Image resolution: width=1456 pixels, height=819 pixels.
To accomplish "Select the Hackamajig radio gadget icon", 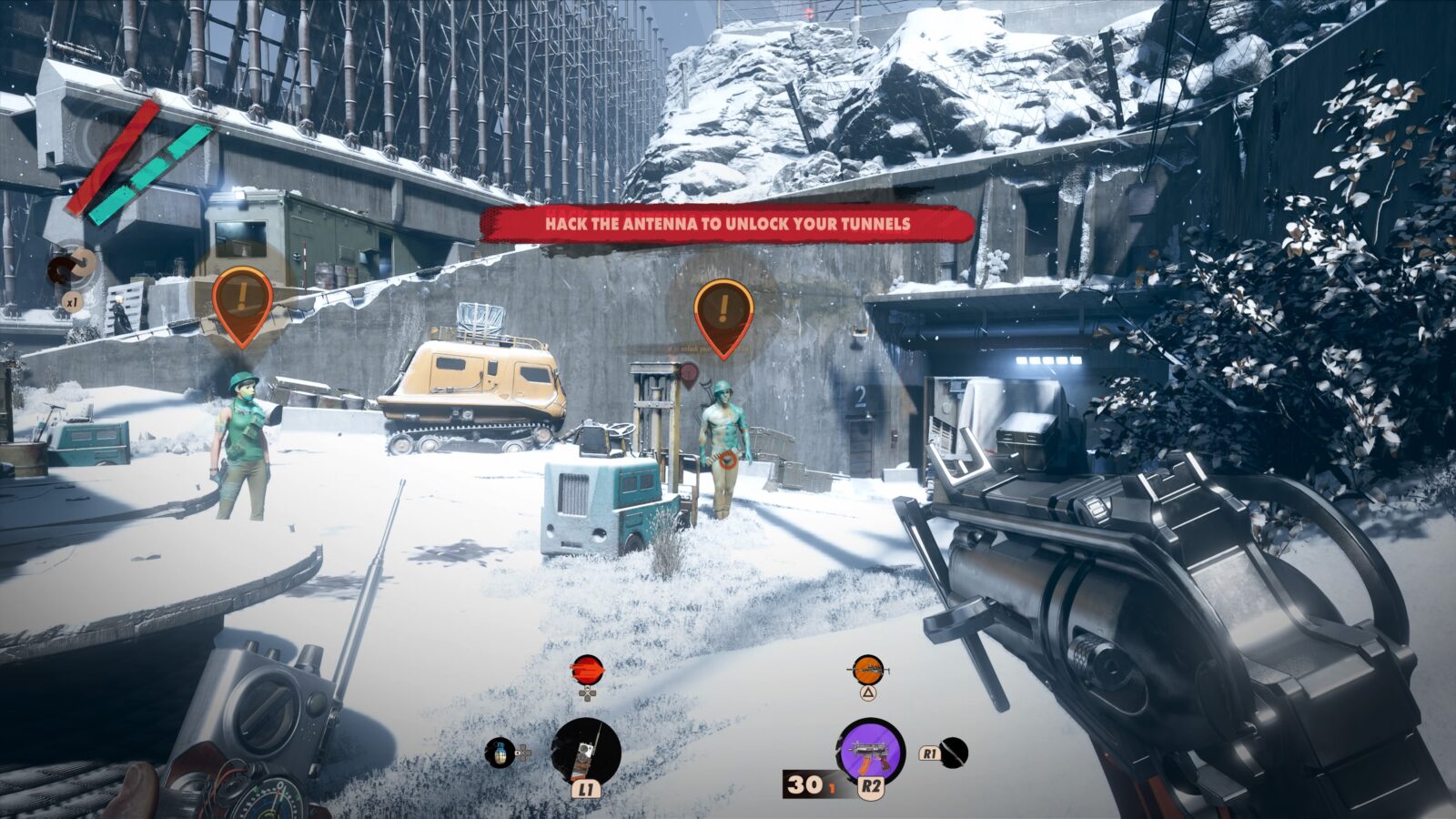I will 586,752.
